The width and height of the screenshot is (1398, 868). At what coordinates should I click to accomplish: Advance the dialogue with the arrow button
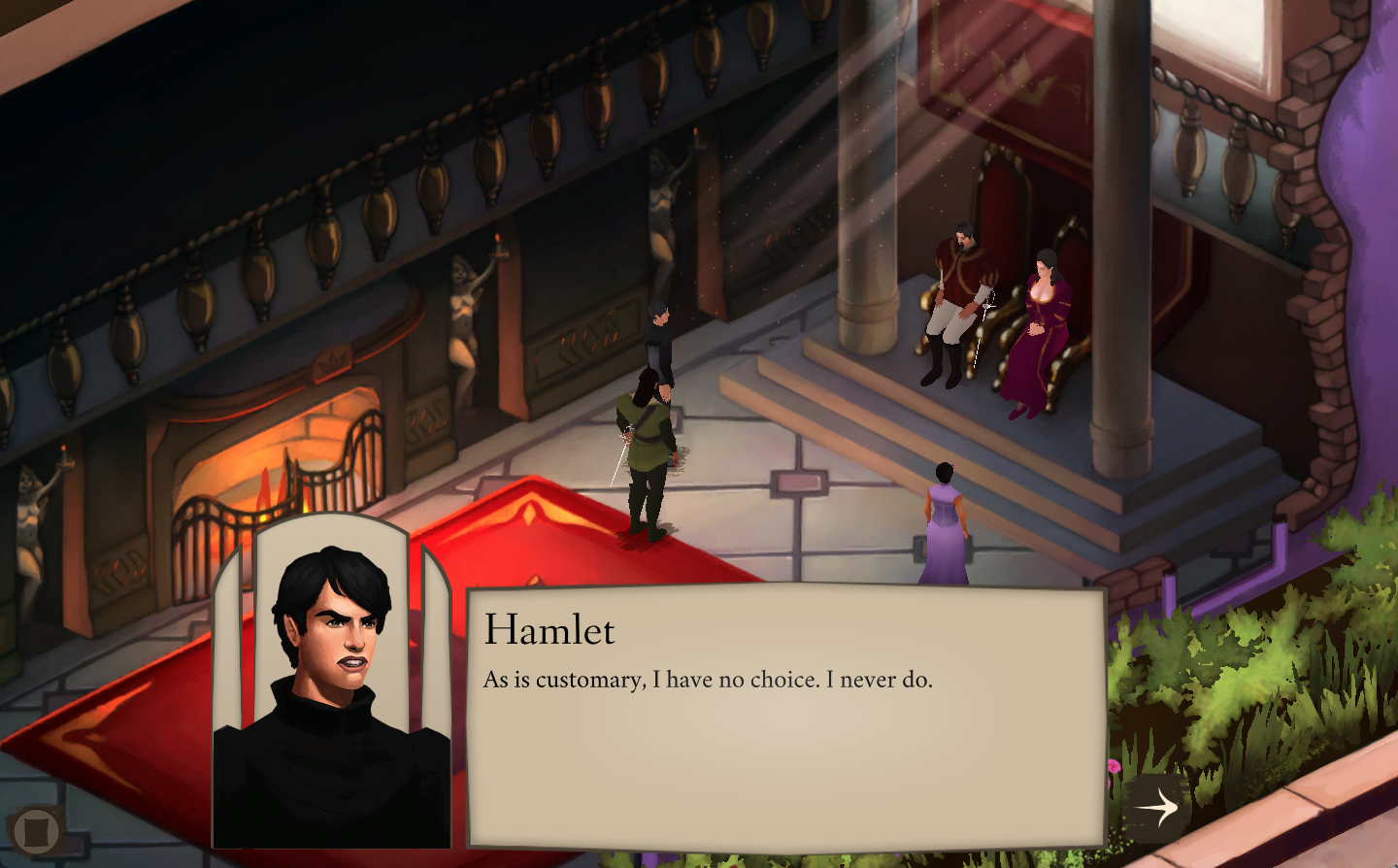coord(1156,806)
